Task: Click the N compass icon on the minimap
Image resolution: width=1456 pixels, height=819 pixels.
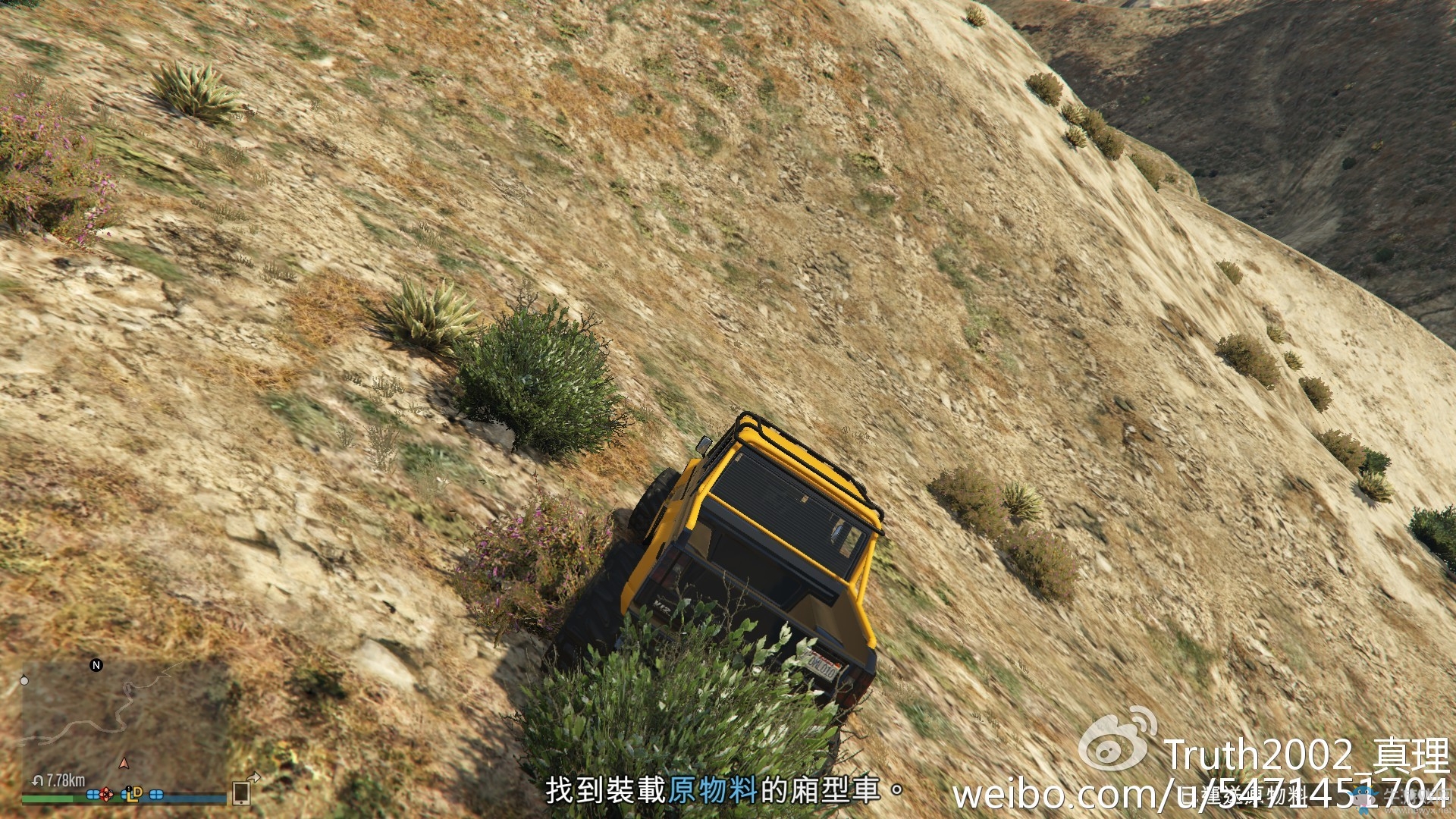Action: pyautogui.click(x=96, y=664)
